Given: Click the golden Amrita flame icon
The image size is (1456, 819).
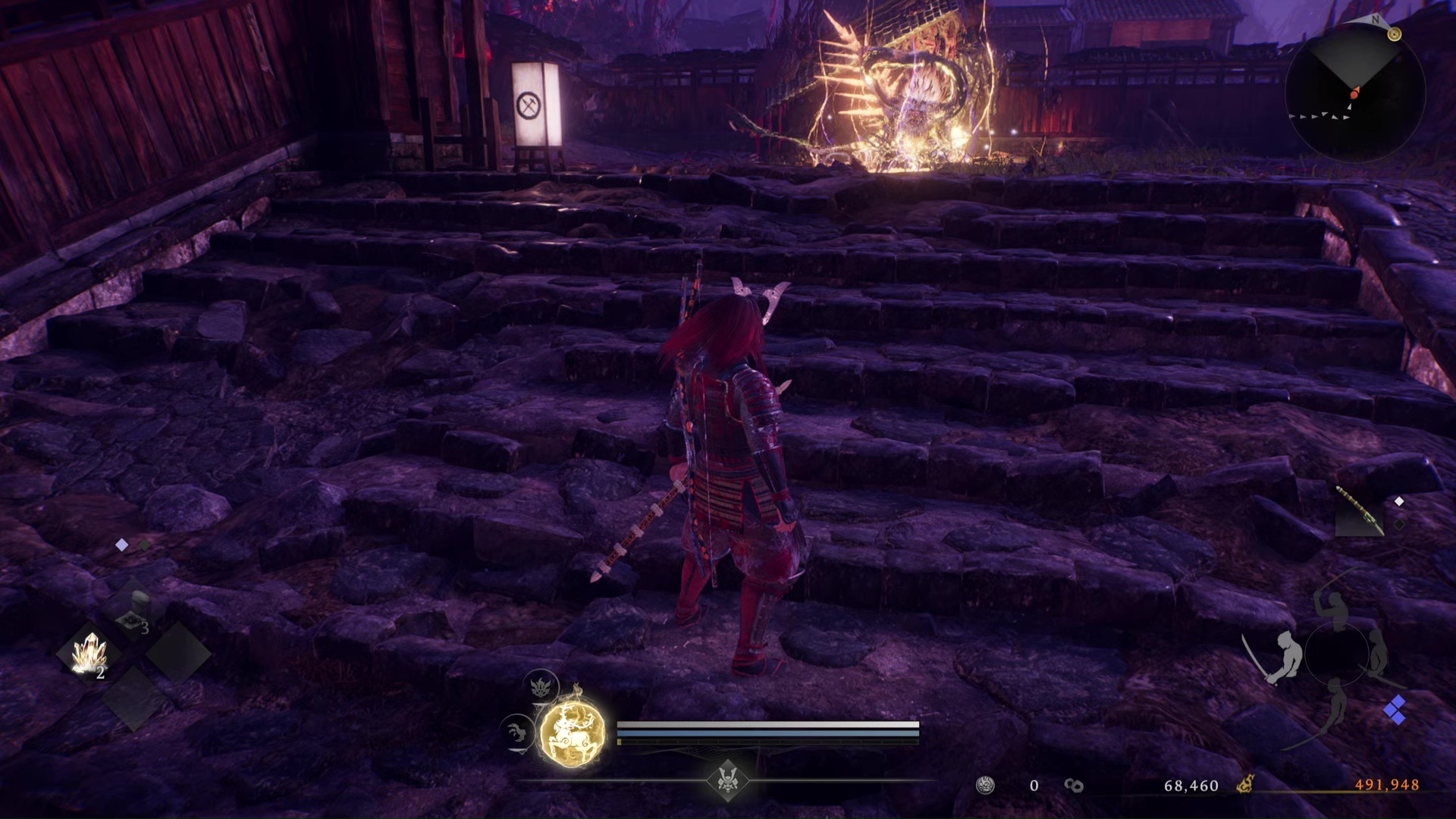Looking at the screenshot, I should [x=1244, y=784].
